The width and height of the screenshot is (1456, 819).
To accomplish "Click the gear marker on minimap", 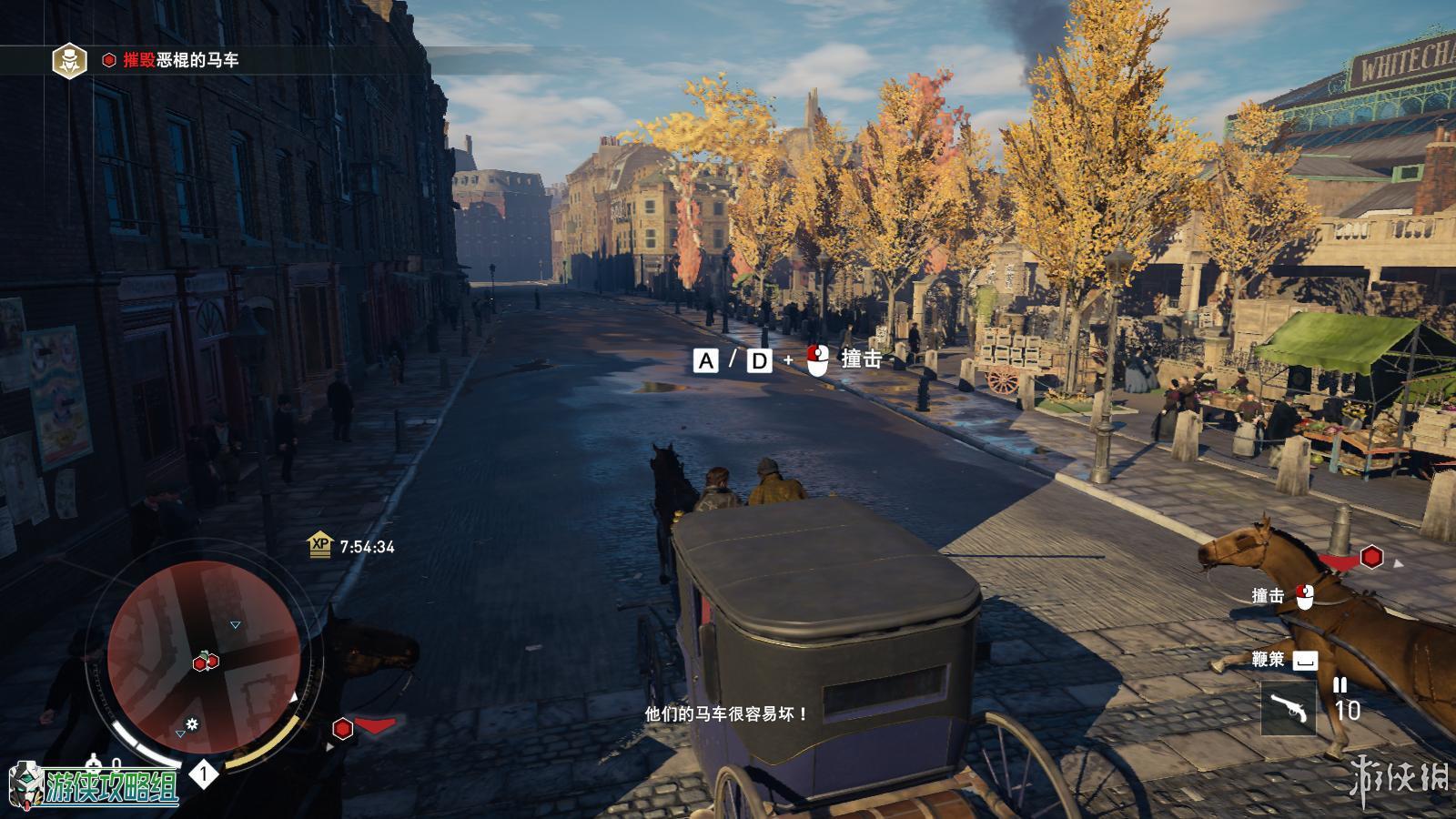I will click(x=193, y=724).
